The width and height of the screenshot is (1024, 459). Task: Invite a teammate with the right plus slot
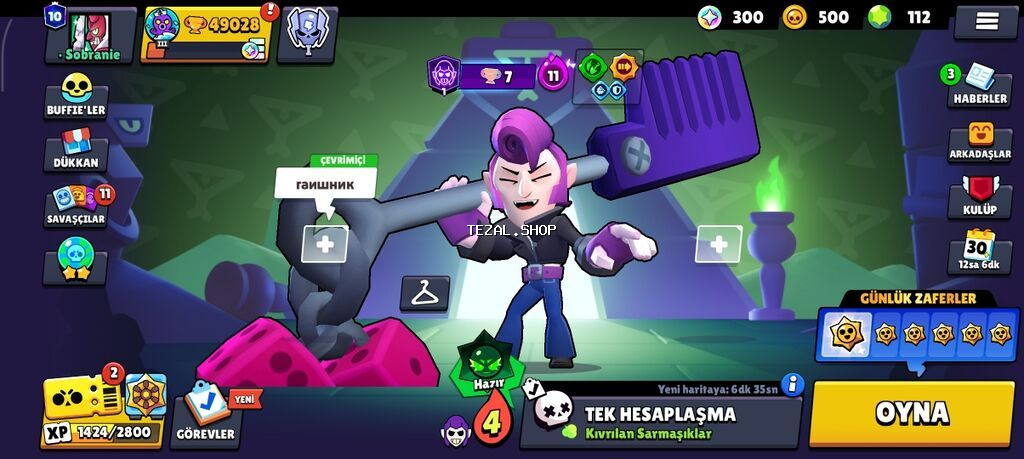click(x=717, y=244)
